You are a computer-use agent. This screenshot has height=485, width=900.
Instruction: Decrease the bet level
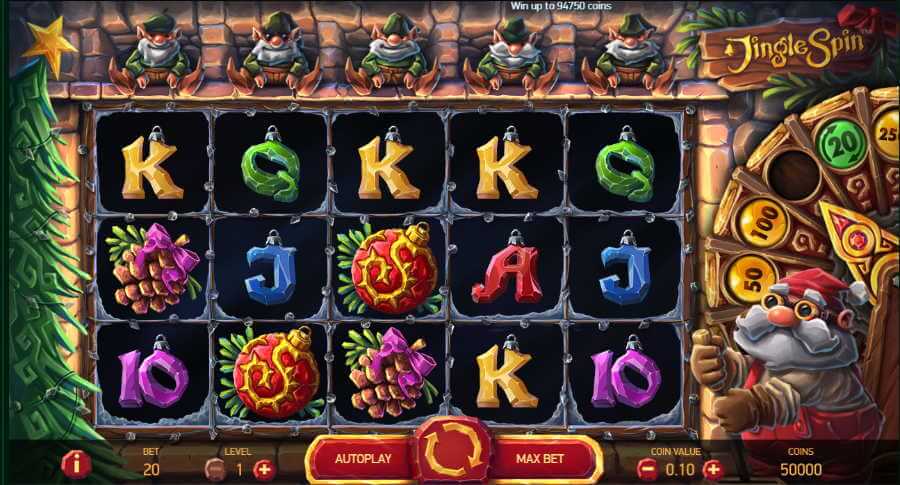tap(214, 468)
